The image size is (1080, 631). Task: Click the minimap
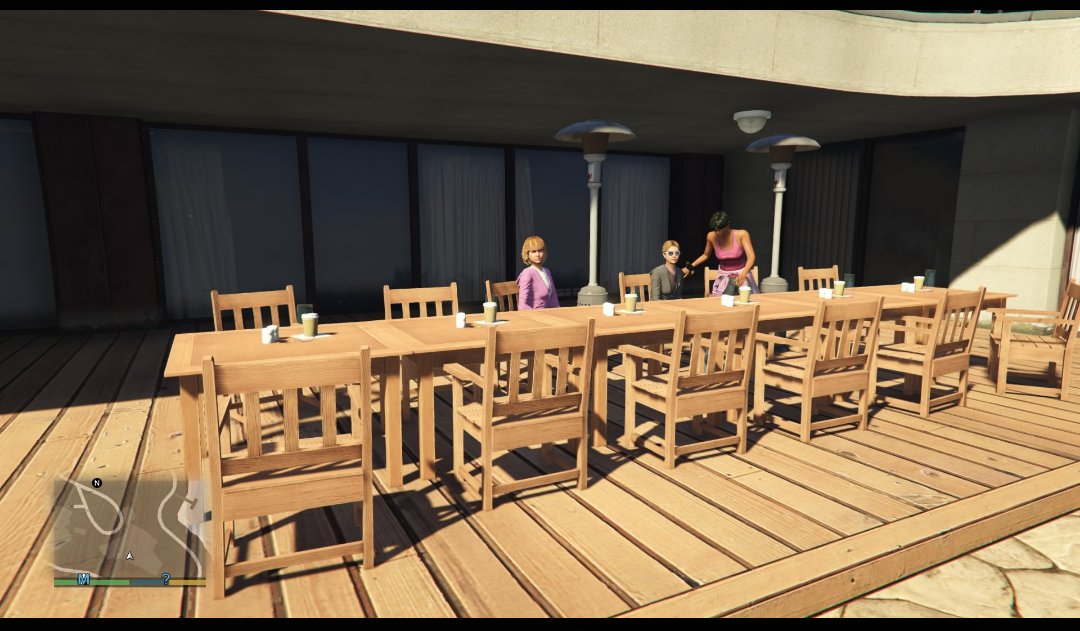tap(129, 527)
